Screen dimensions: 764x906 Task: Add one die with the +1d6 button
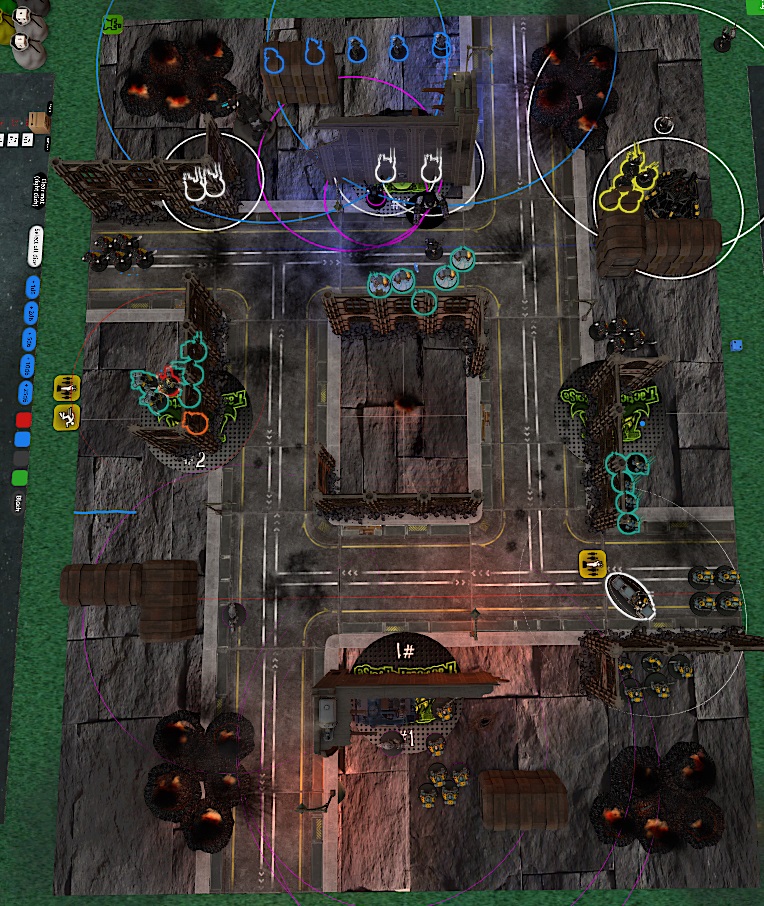click(32, 289)
